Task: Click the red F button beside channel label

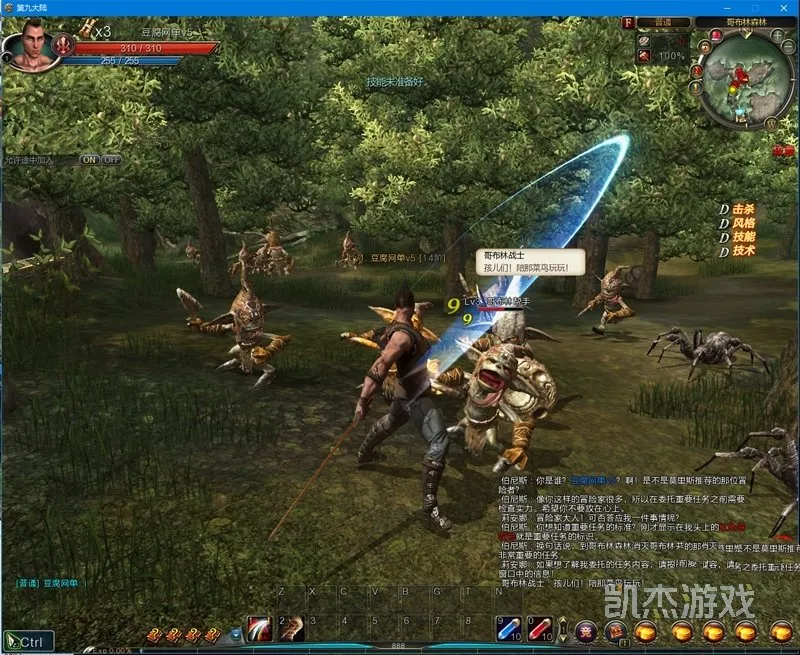Action: 629,22
